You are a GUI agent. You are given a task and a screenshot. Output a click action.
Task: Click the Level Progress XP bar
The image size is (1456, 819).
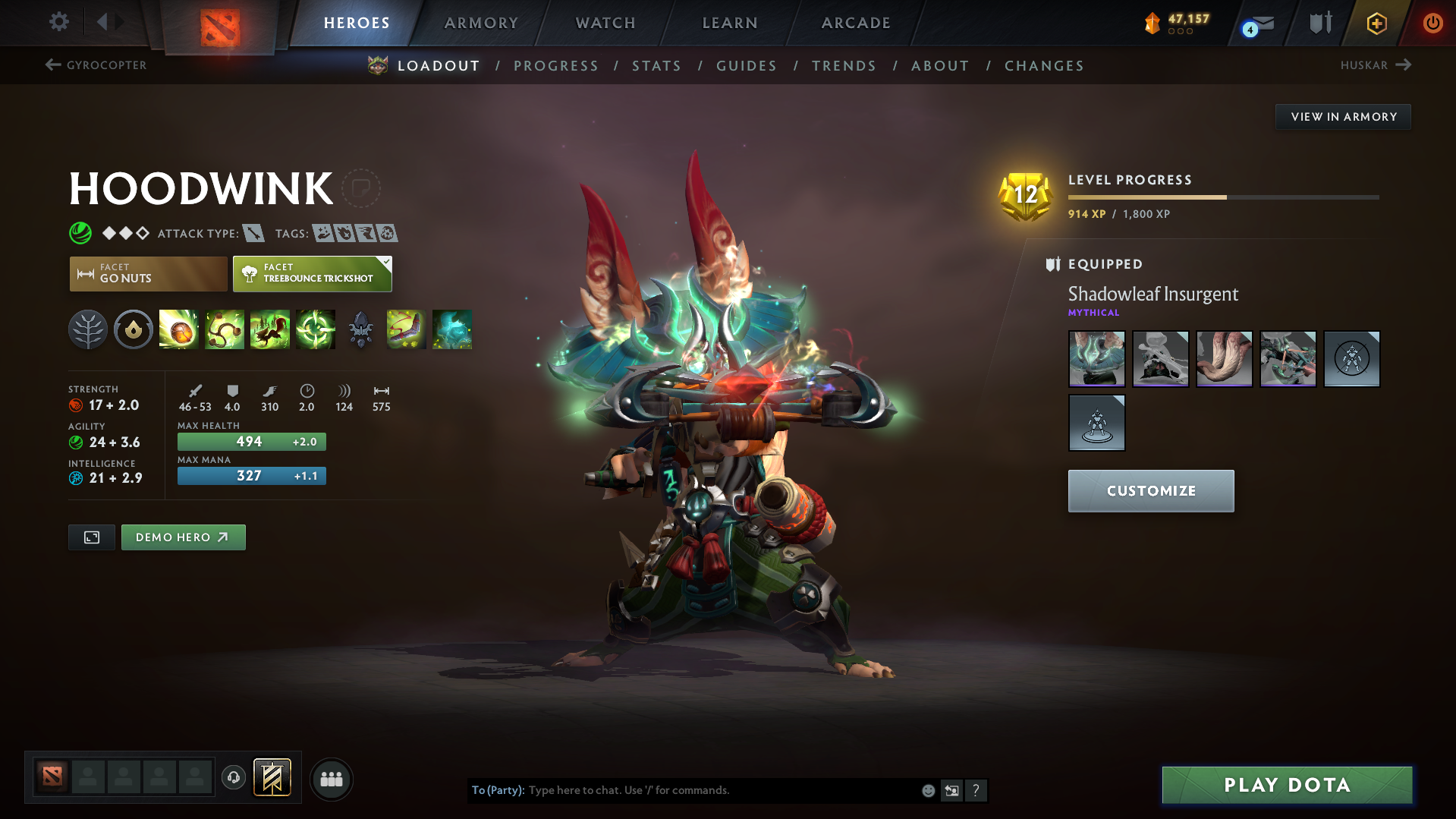click(x=1222, y=197)
